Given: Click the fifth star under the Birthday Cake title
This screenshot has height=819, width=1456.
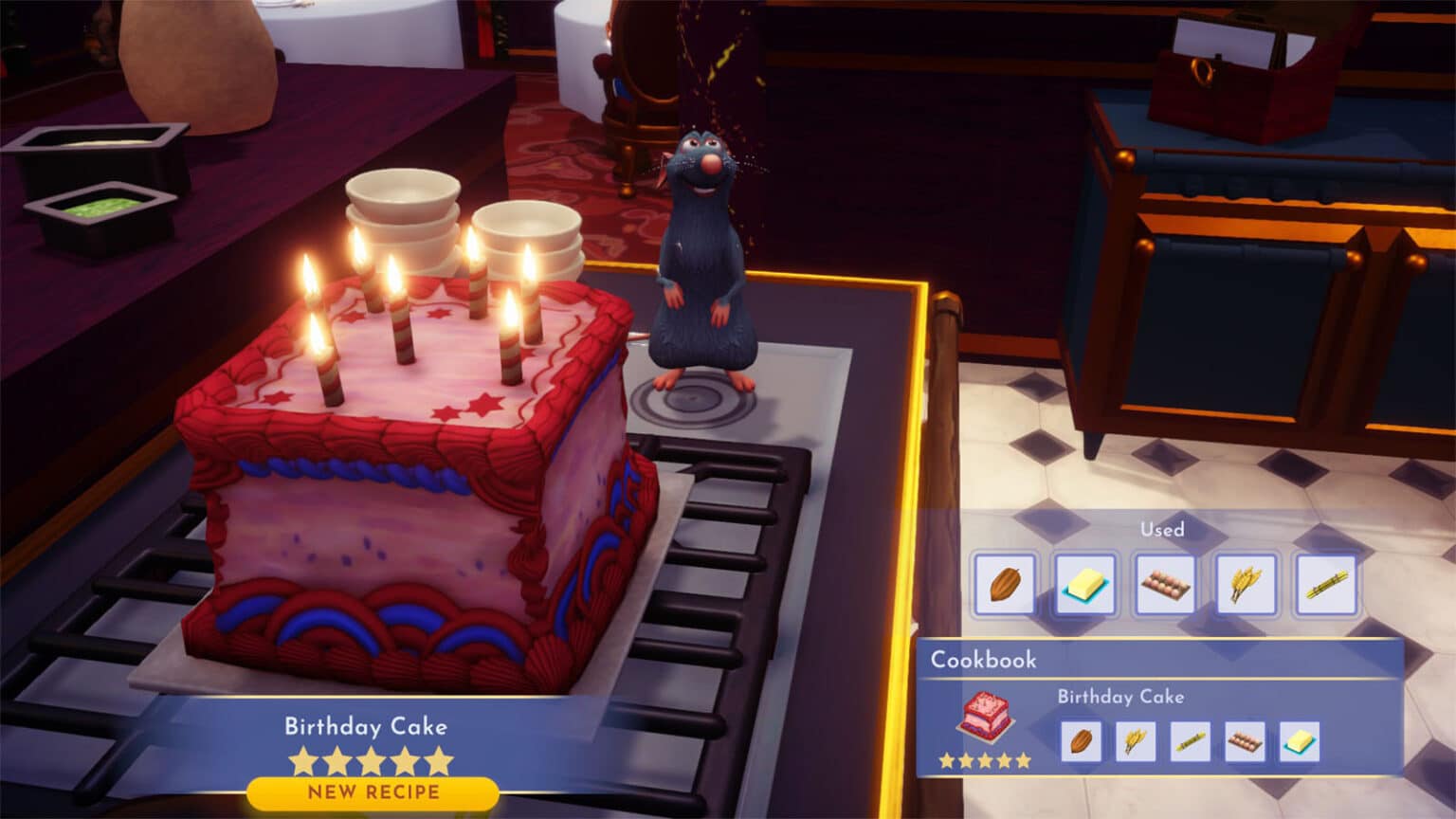Looking at the screenshot, I should pyautogui.click(x=436, y=759).
